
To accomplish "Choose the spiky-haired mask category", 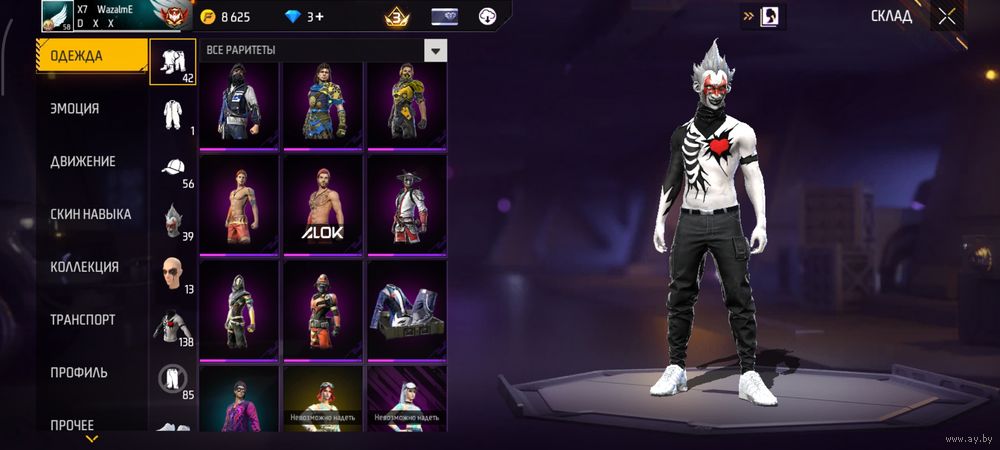I will tap(173, 222).
